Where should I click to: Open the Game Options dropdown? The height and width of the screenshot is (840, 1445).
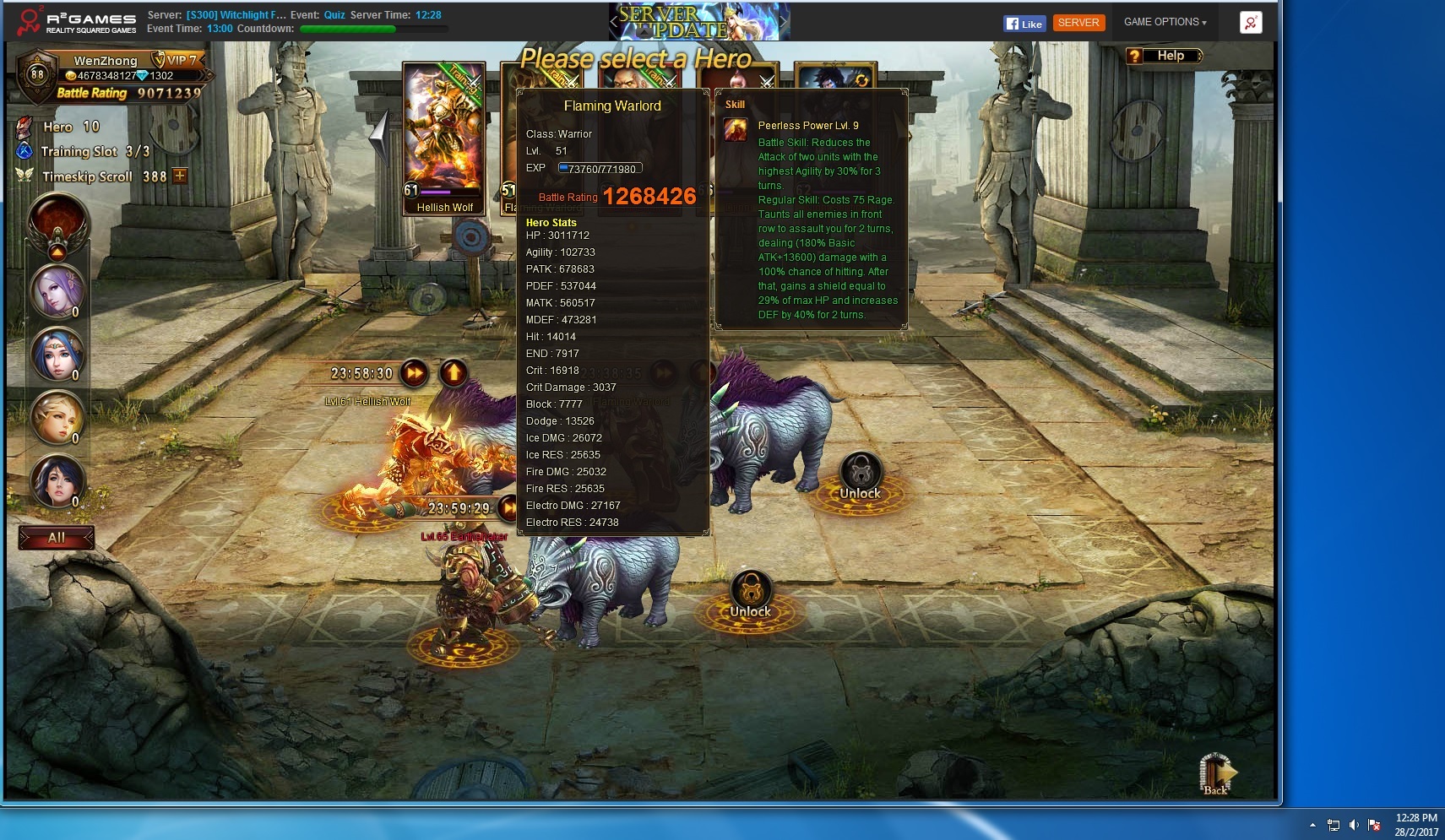(x=1165, y=22)
